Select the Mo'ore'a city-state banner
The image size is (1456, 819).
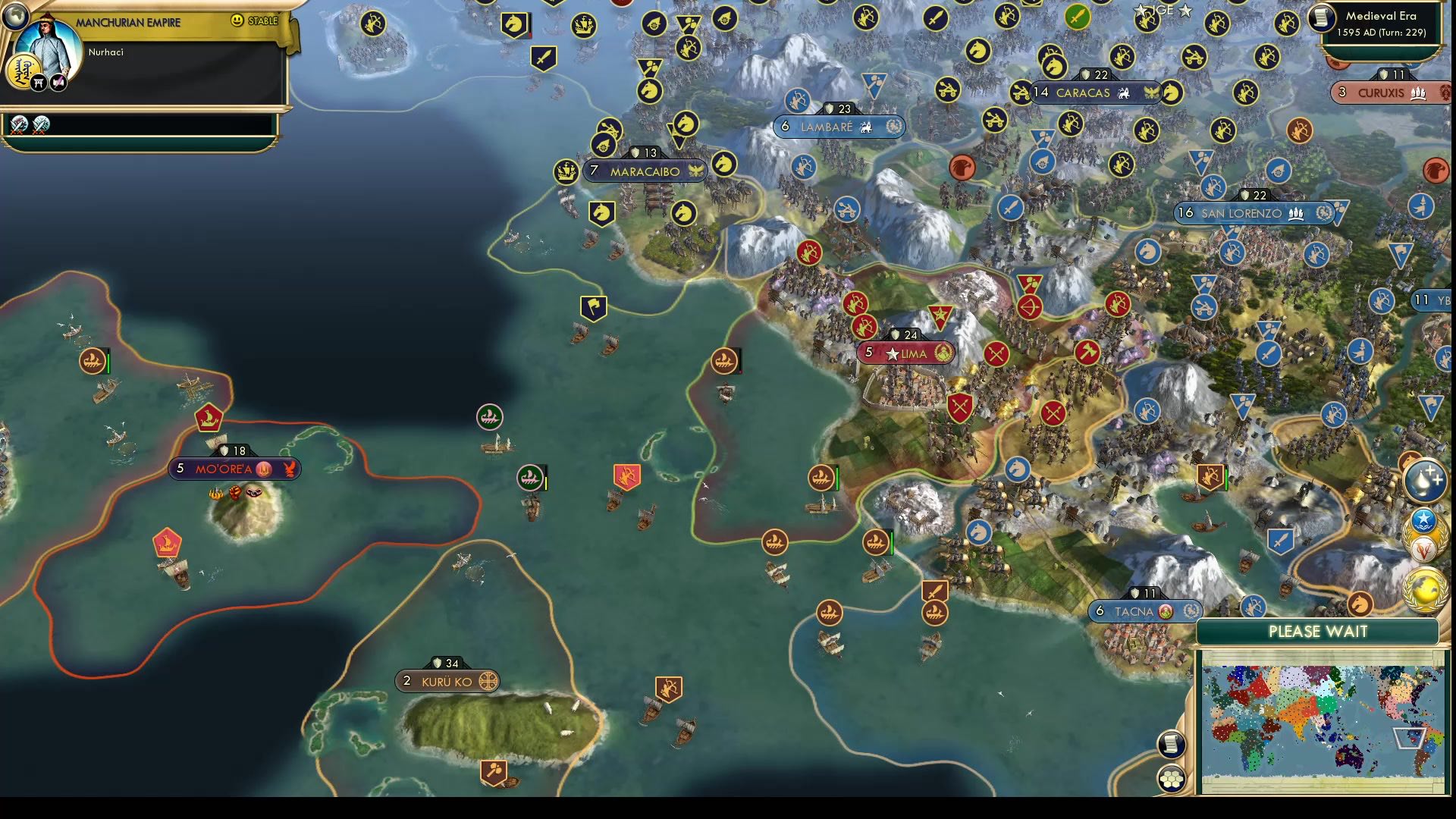tap(235, 469)
